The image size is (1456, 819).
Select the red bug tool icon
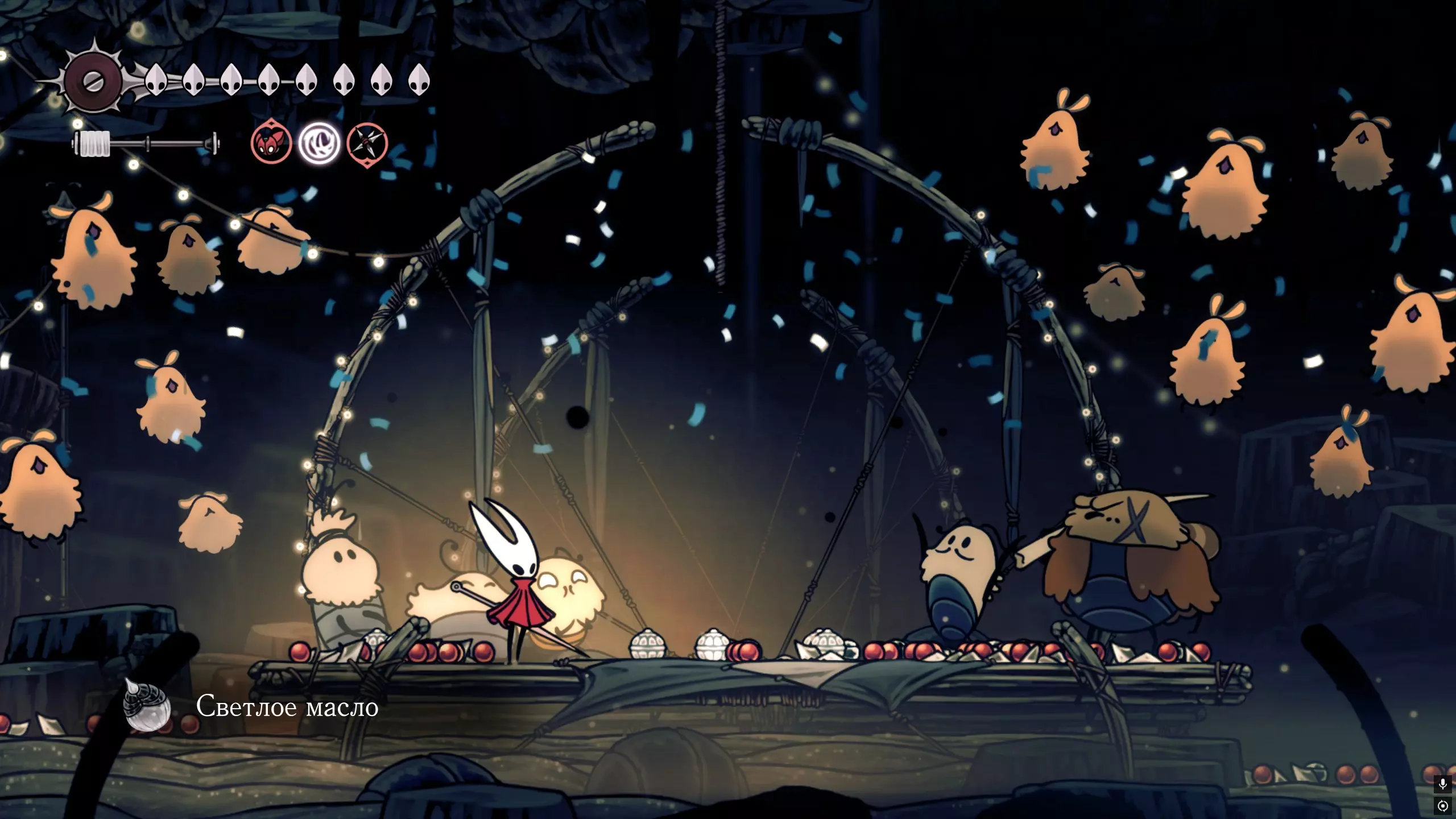point(271,143)
